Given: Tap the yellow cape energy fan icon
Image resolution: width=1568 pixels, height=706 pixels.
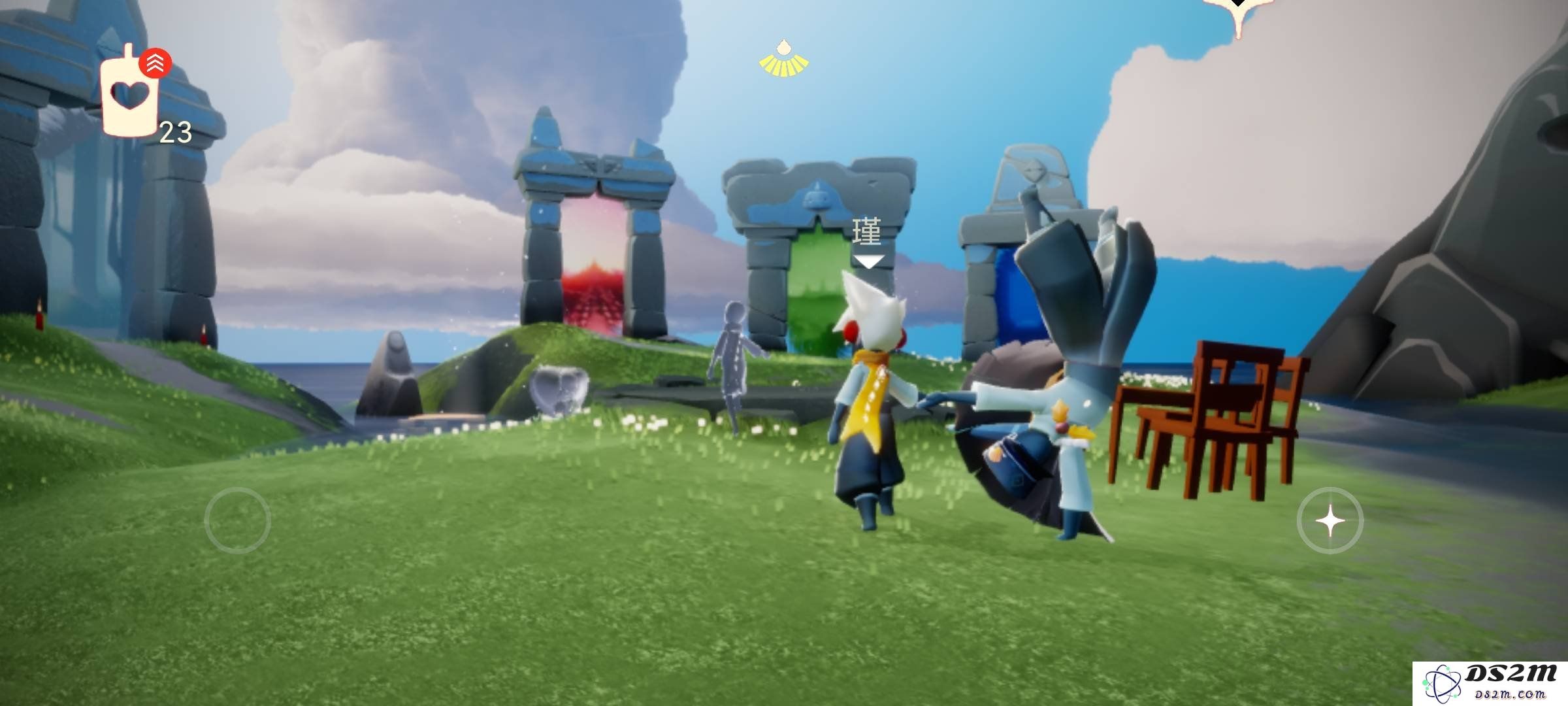Looking at the screenshot, I should 783,59.
